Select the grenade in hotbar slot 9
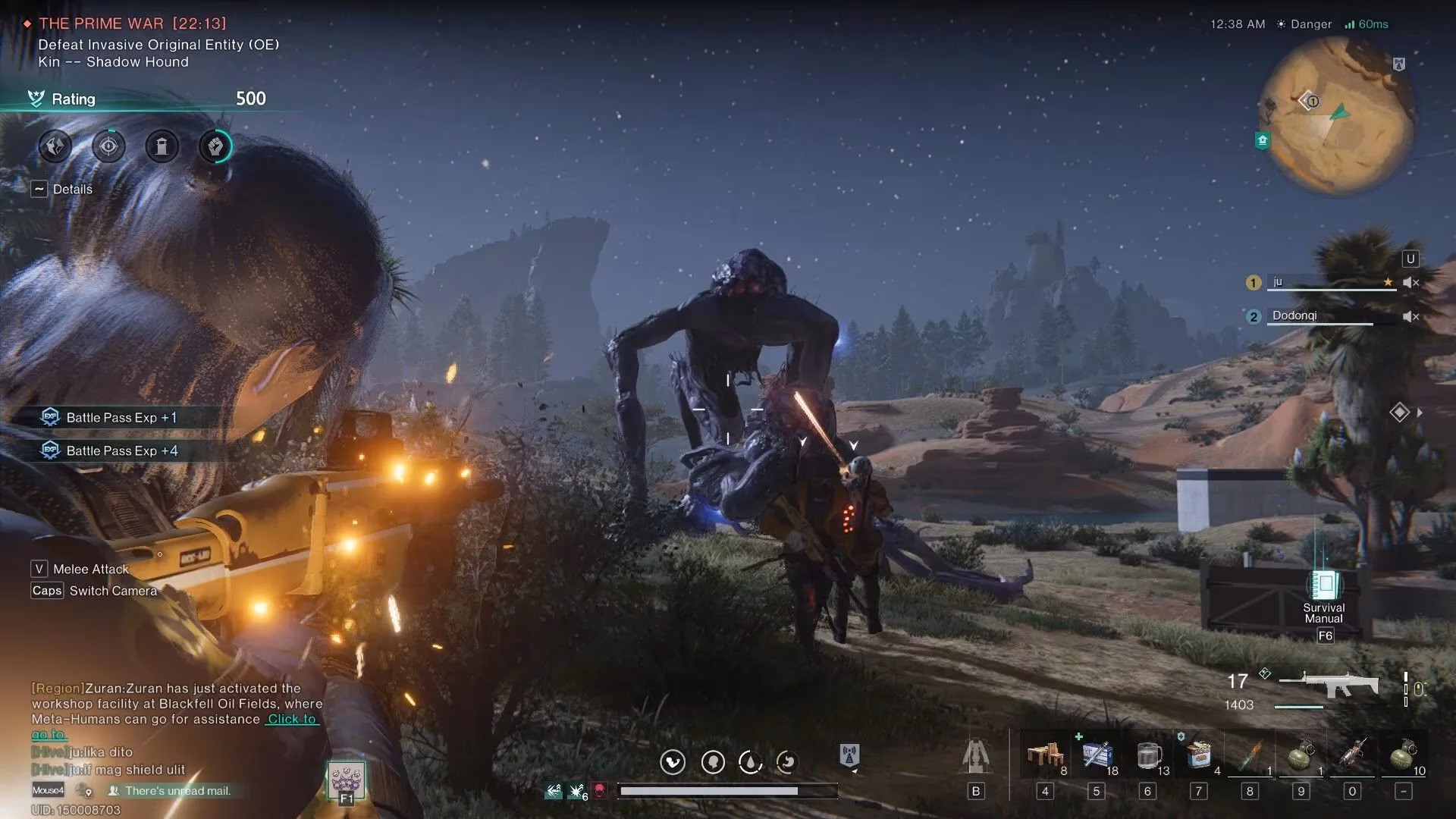Viewport: 1456px width, 819px height. [x=1300, y=757]
